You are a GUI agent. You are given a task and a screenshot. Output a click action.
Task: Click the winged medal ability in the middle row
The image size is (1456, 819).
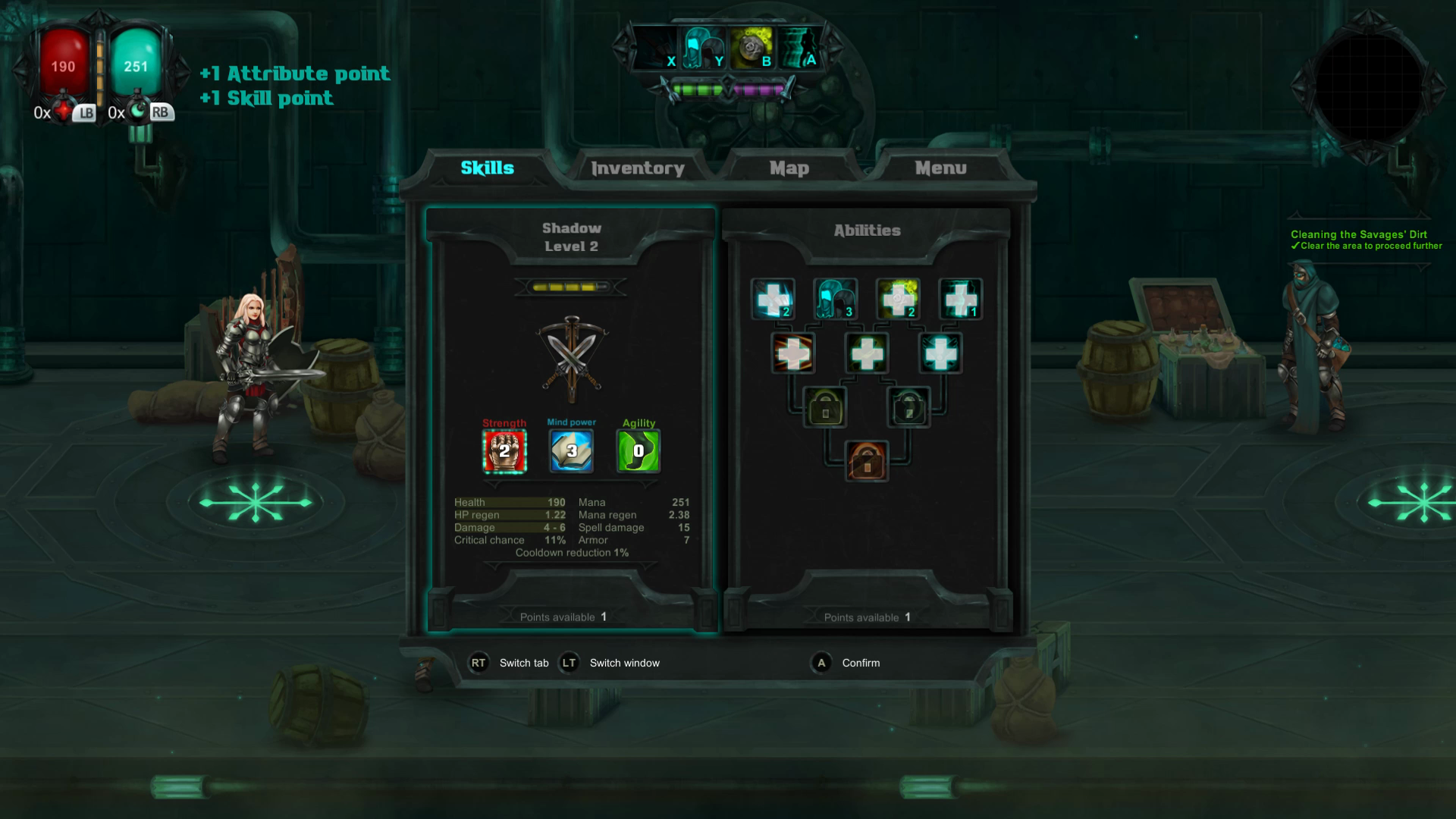coord(940,352)
